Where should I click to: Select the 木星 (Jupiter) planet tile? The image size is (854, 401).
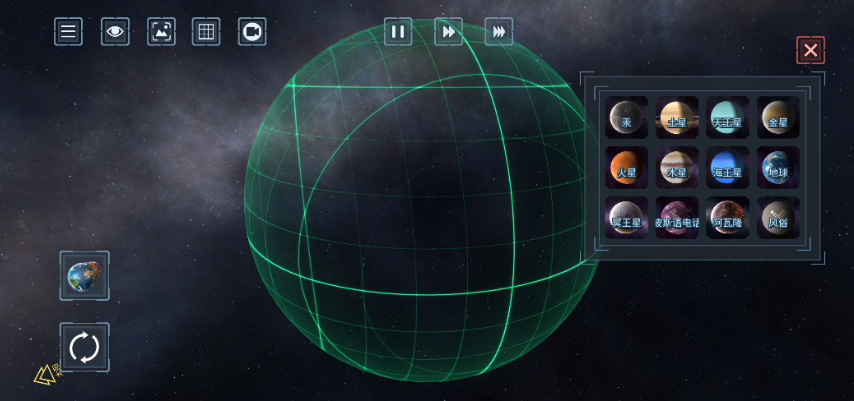click(677, 168)
